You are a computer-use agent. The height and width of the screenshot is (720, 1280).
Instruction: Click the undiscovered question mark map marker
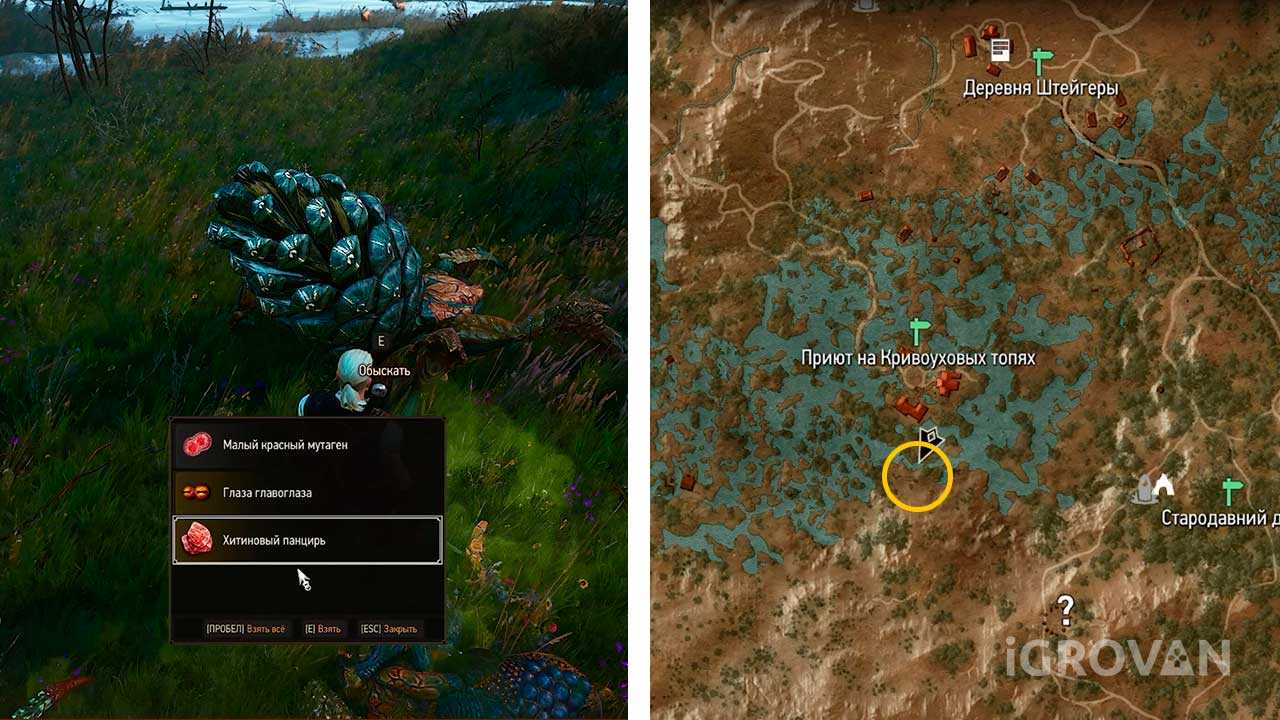pyautogui.click(x=1066, y=607)
